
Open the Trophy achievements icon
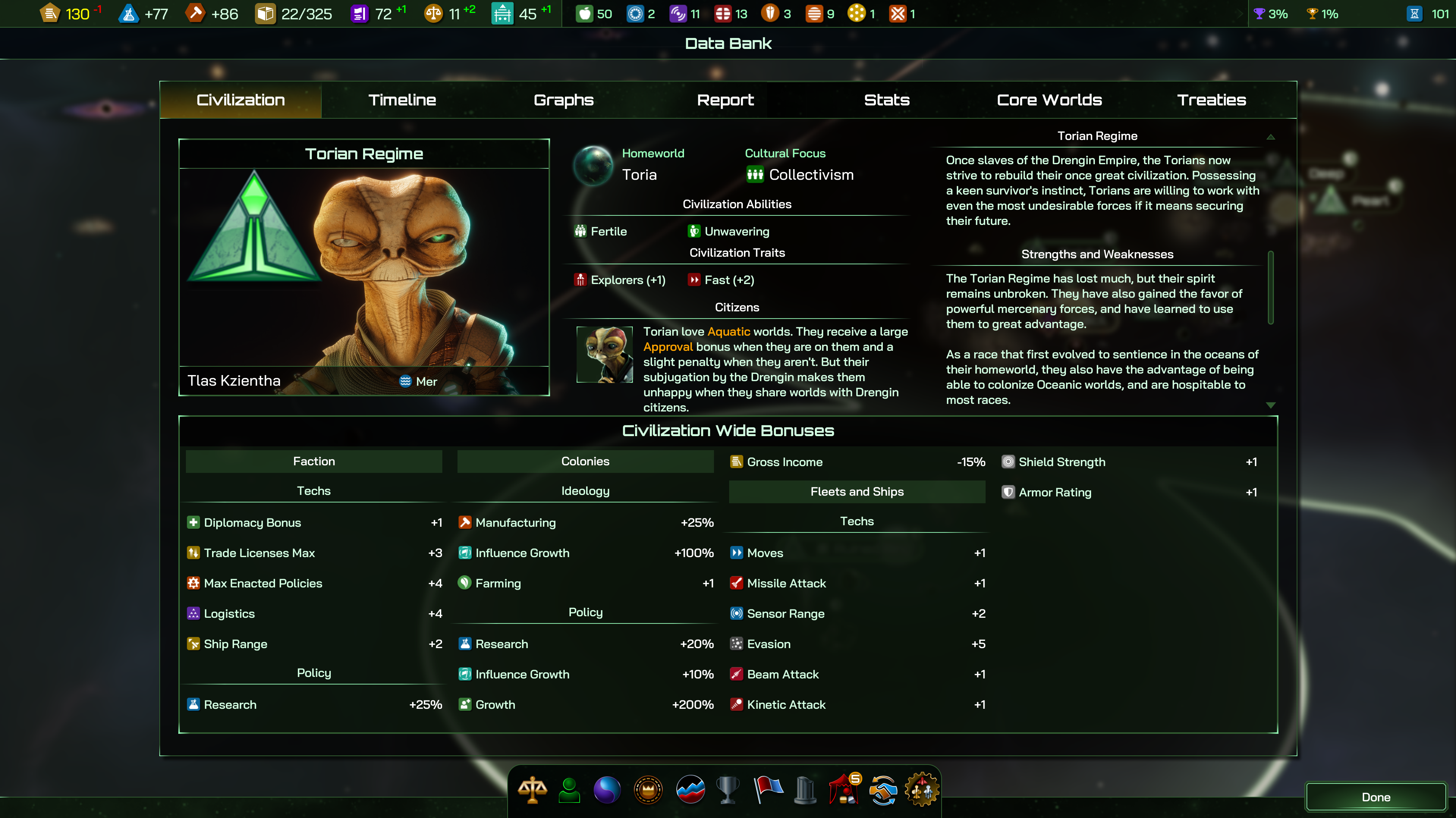coord(728,790)
